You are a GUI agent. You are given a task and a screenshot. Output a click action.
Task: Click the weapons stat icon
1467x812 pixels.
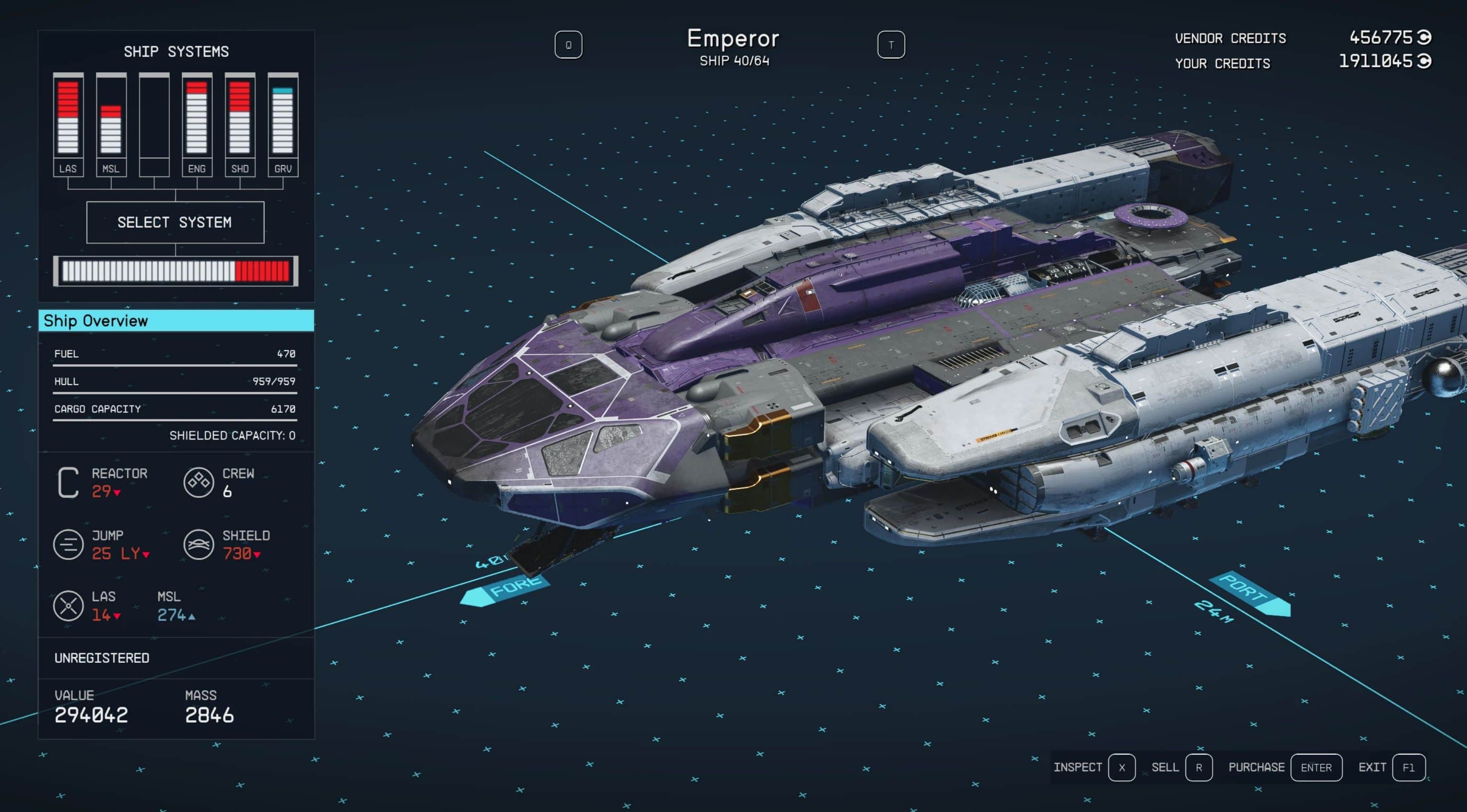[68, 606]
